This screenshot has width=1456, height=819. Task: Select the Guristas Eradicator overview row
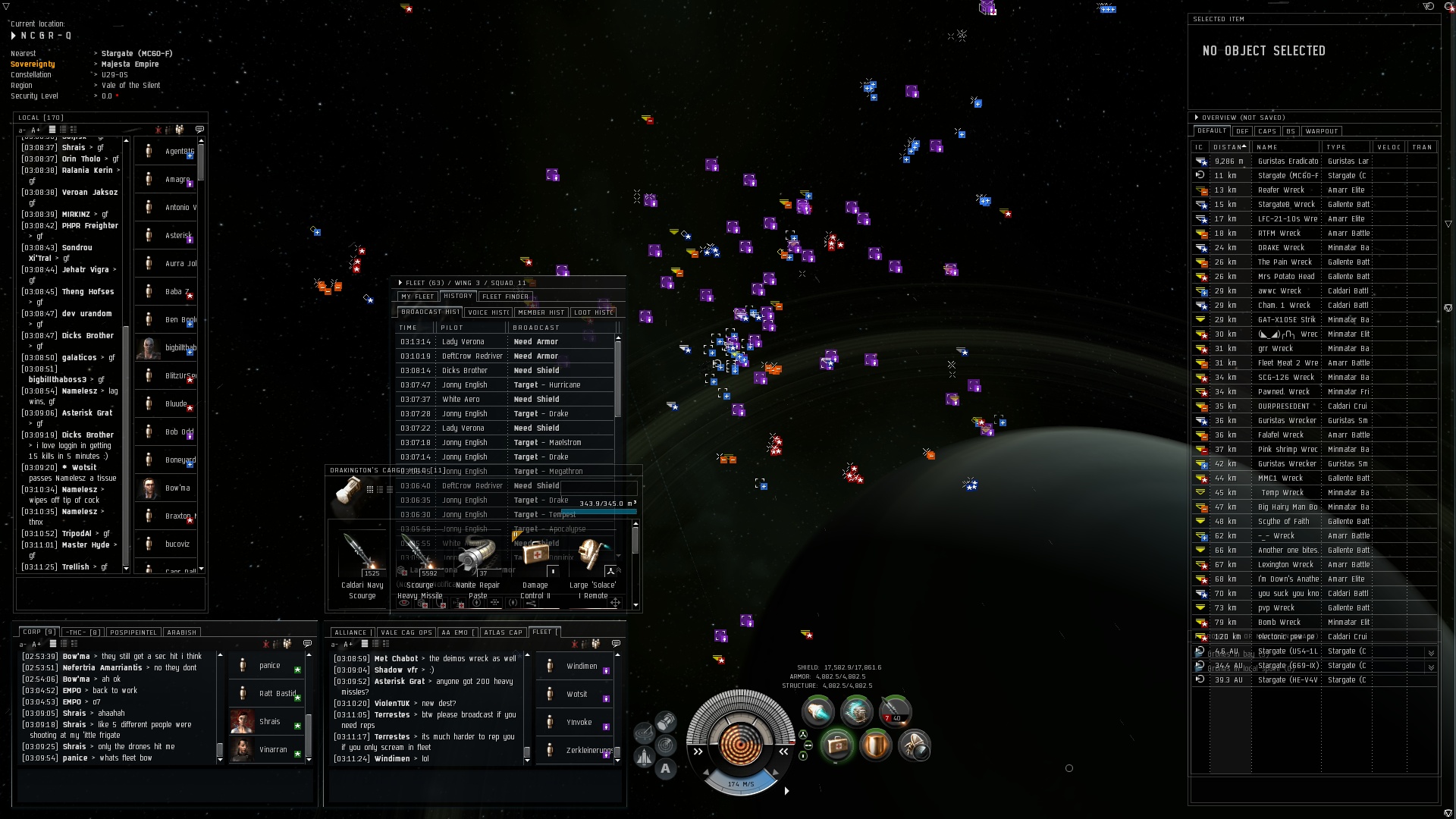1288,162
